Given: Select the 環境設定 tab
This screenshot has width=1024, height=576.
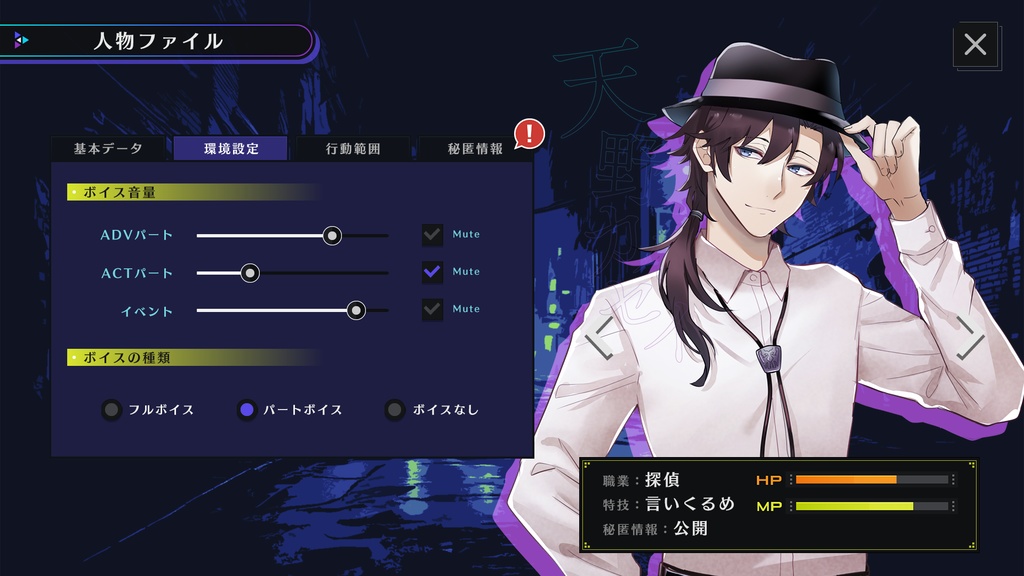Looking at the screenshot, I should tap(231, 148).
